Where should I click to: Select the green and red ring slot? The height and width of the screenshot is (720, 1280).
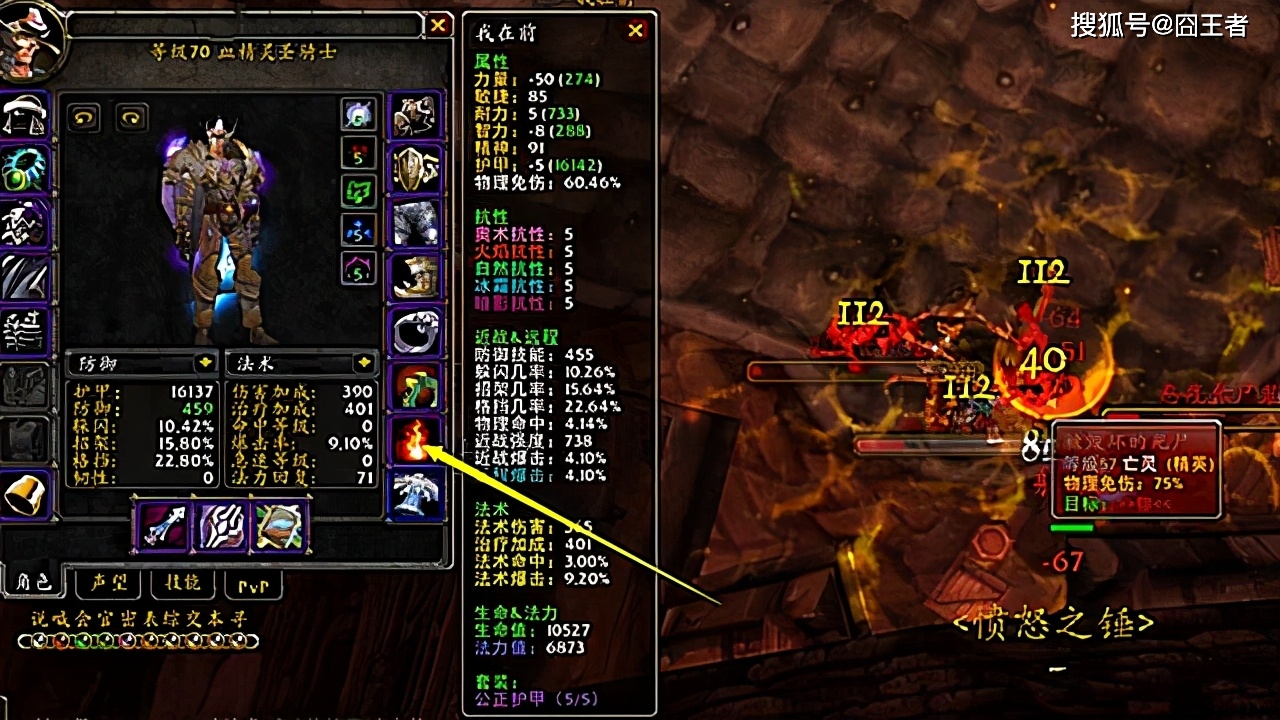click(x=414, y=386)
